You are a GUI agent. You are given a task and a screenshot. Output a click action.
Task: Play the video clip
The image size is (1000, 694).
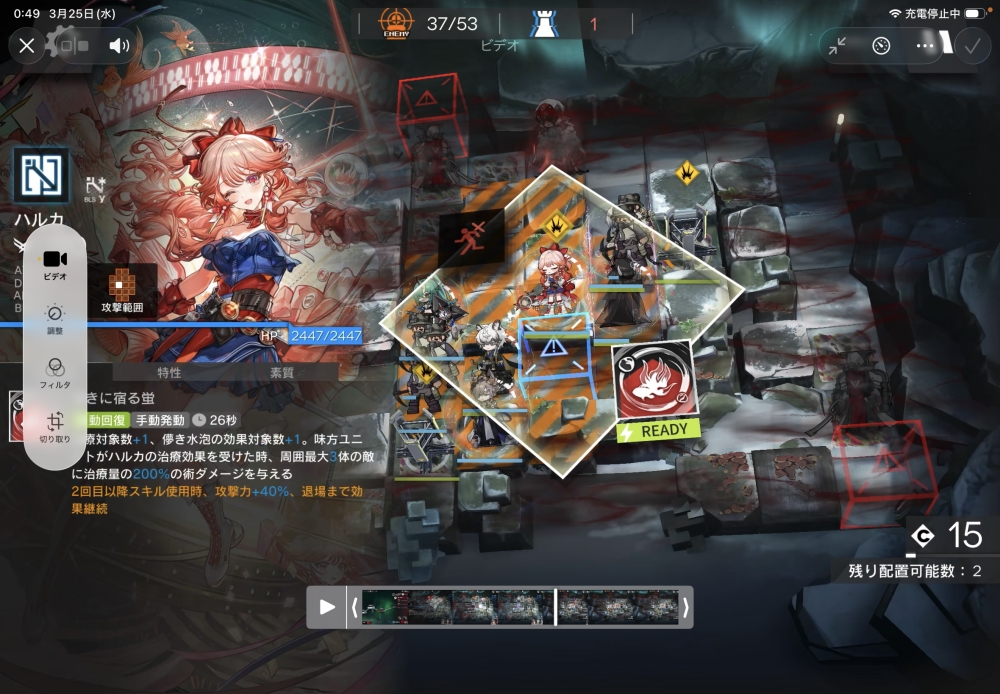(x=327, y=607)
